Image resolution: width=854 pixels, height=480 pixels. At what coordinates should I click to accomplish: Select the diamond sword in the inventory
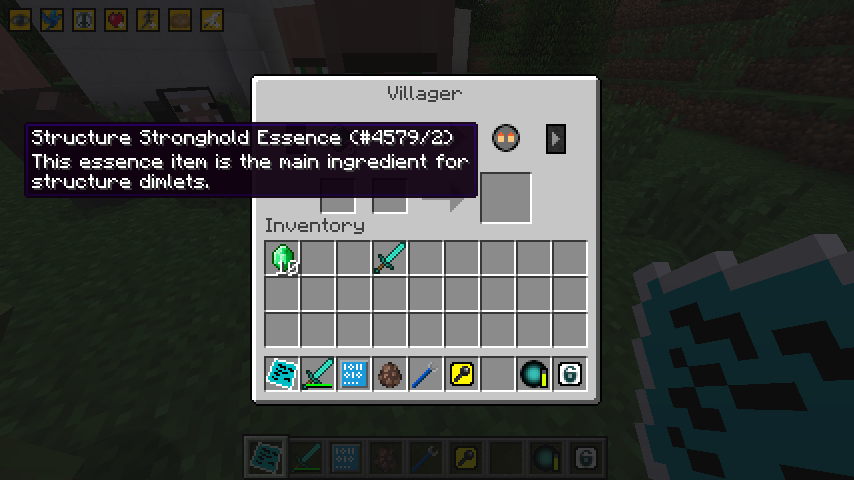click(x=389, y=259)
